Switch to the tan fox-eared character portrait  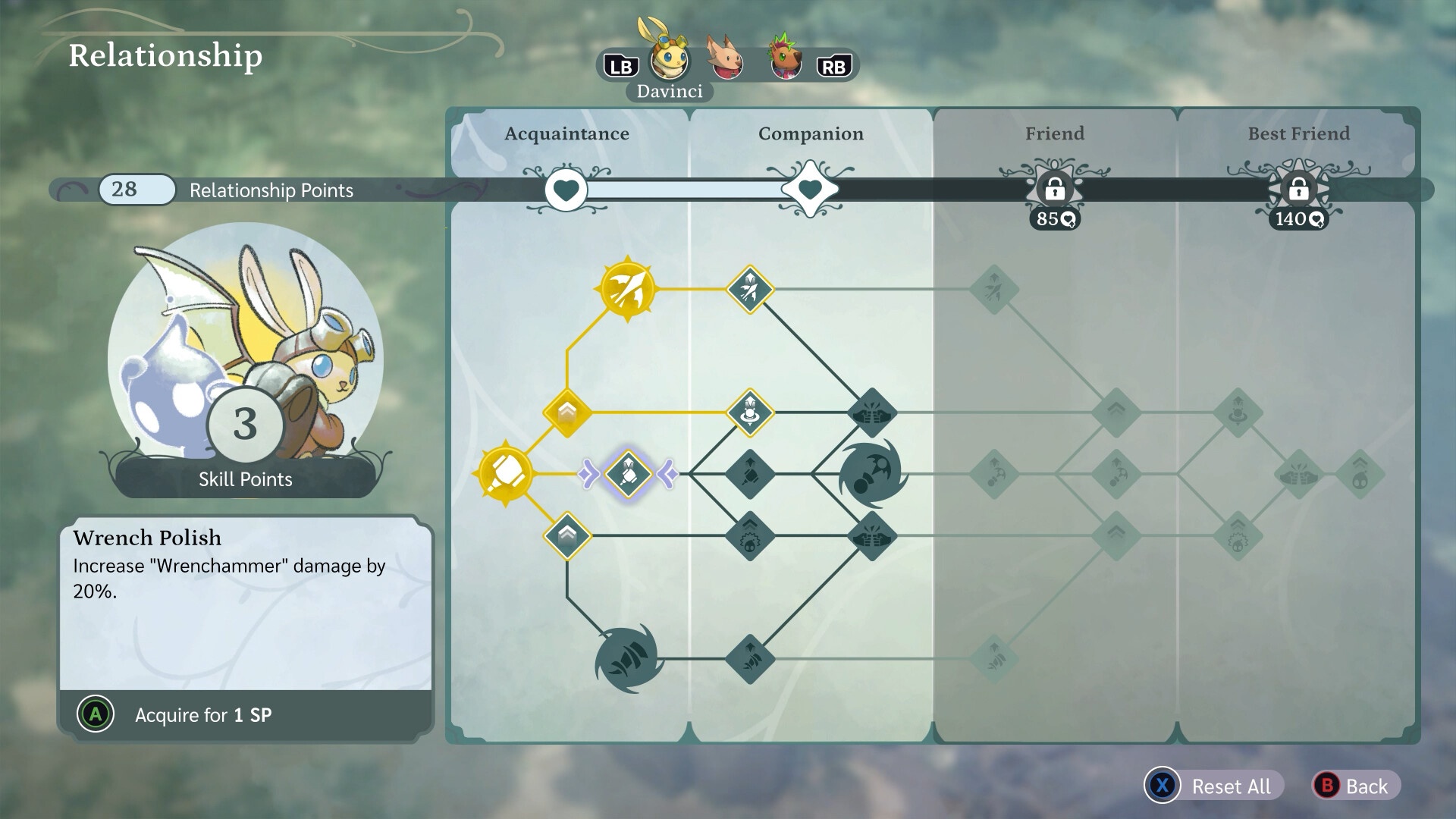point(726,59)
